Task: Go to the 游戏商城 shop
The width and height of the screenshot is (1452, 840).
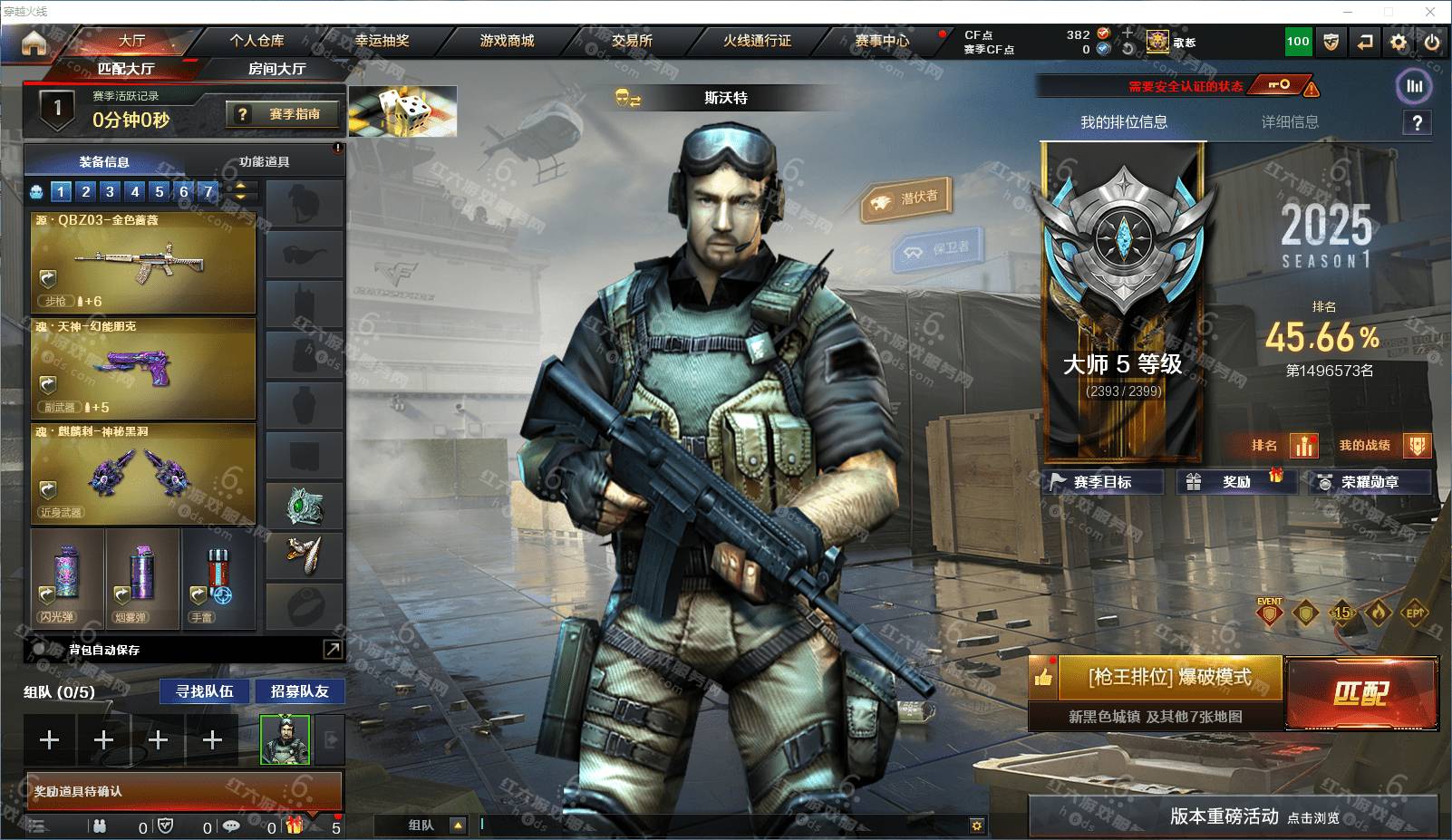Action: [x=507, y=41]
